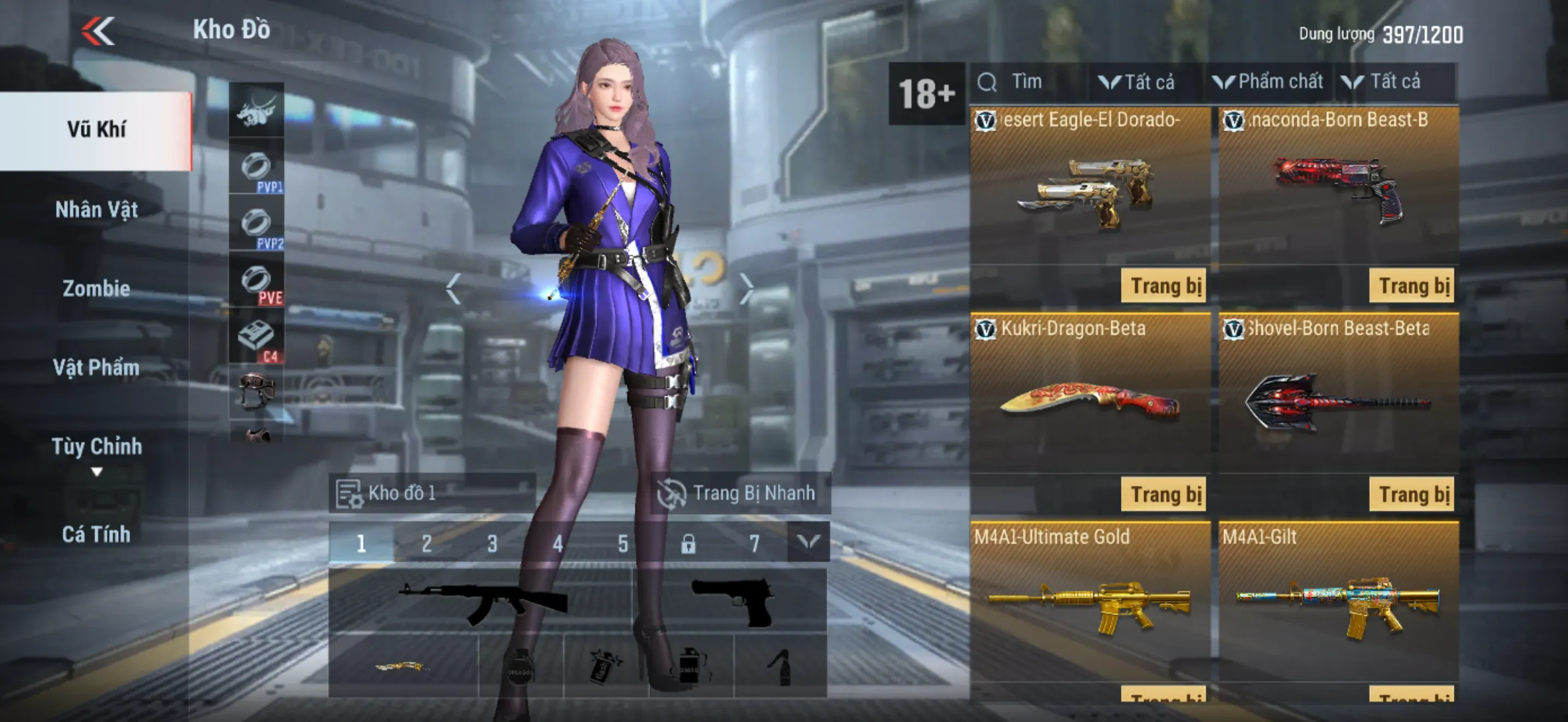
Task: Choose the C4 equipment slot
Action: click(x=256, y=339)
